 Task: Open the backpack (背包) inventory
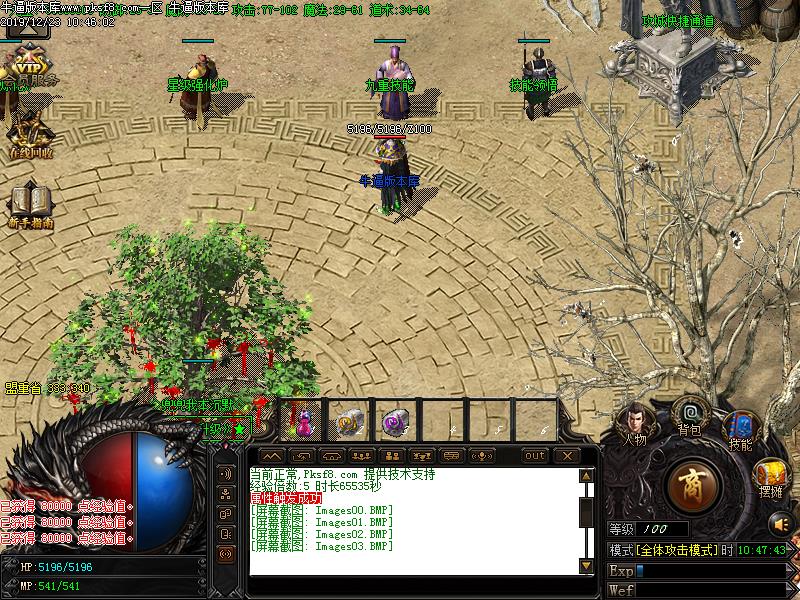click(689, 414)
